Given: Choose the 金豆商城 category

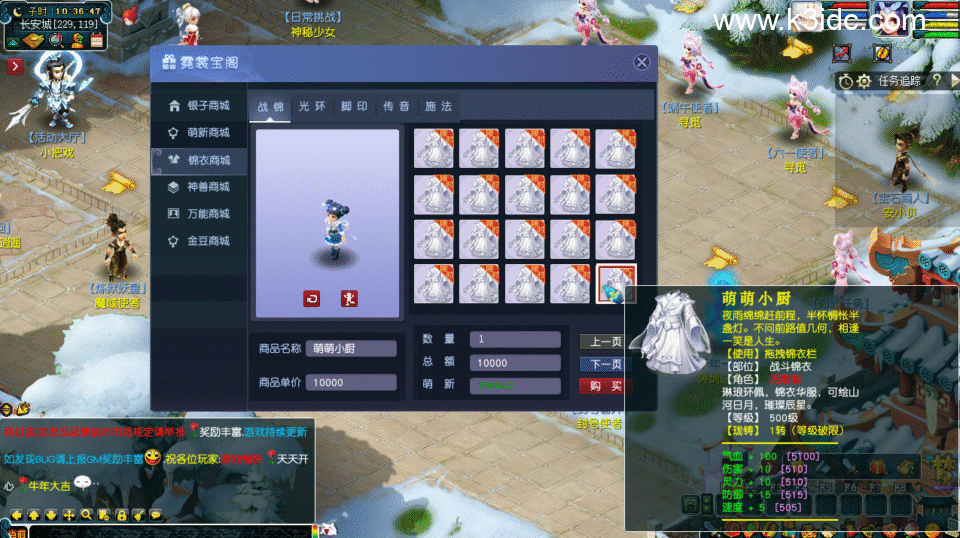Looking at the screenshot, I should click(x=199, y=241).
